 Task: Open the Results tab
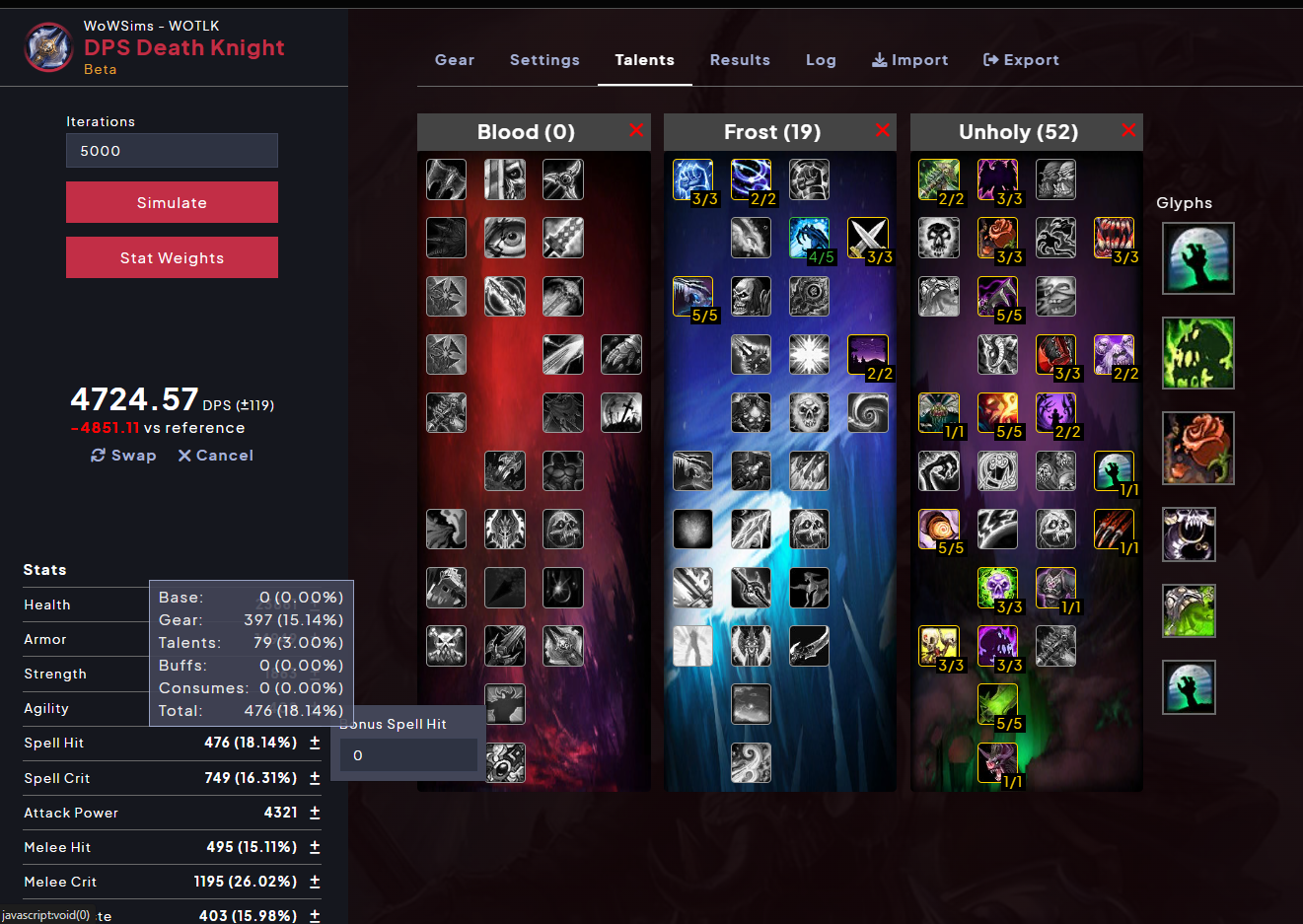[740, 59]
